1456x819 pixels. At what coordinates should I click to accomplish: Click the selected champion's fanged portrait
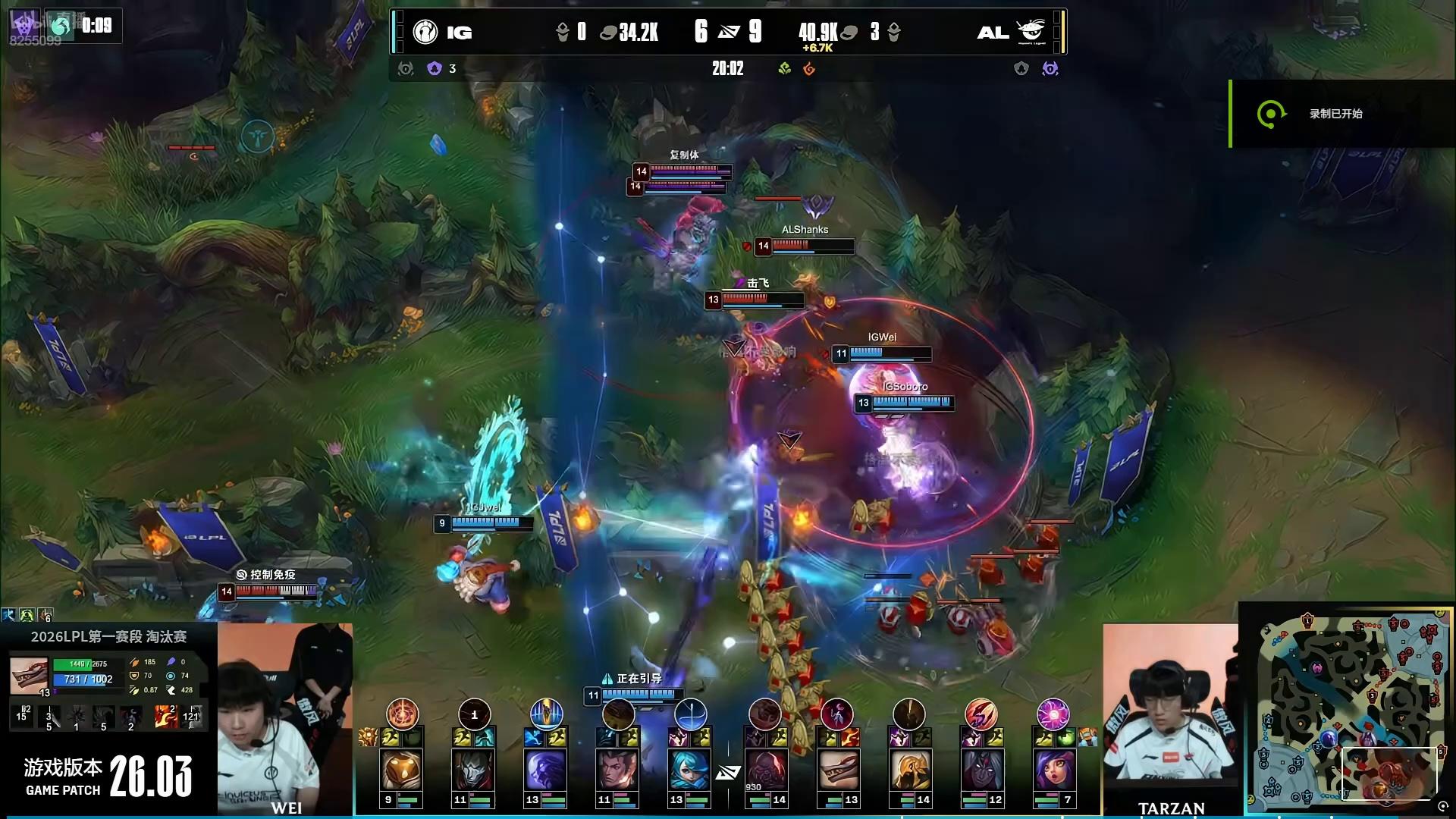click(29, 674)
